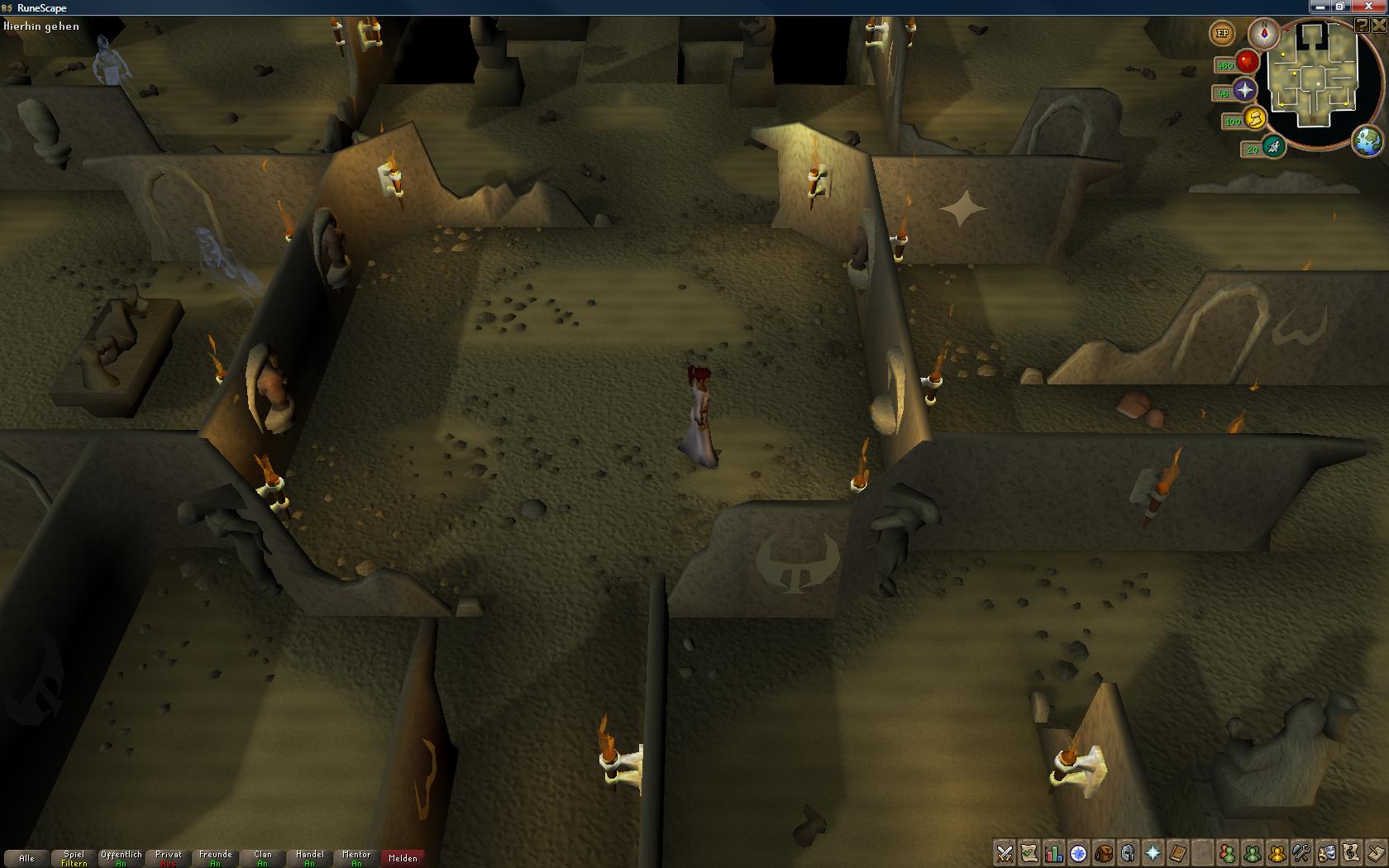1389x868 pixels.
Task: Open the backpack inventory tab
Action: [1104, 853]
